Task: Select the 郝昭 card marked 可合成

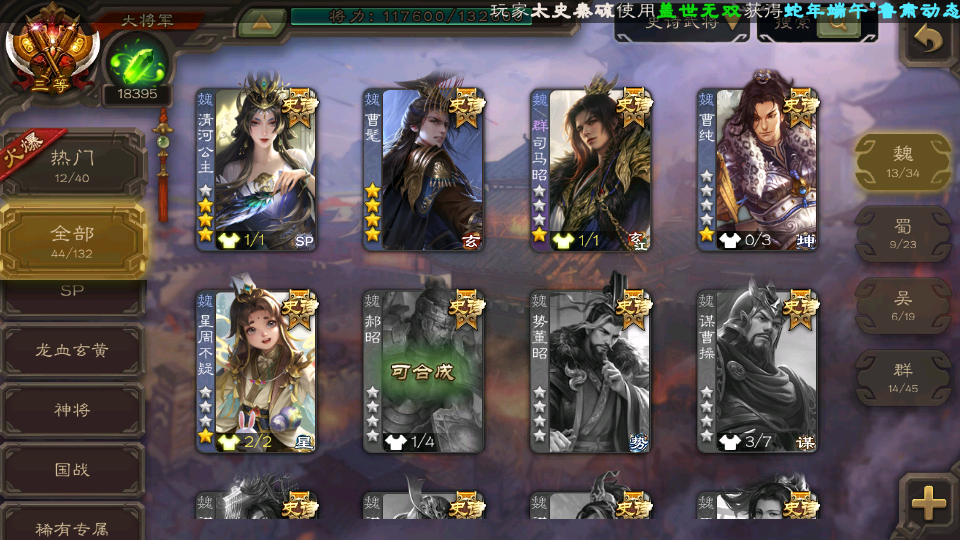Action: point(423,371)
